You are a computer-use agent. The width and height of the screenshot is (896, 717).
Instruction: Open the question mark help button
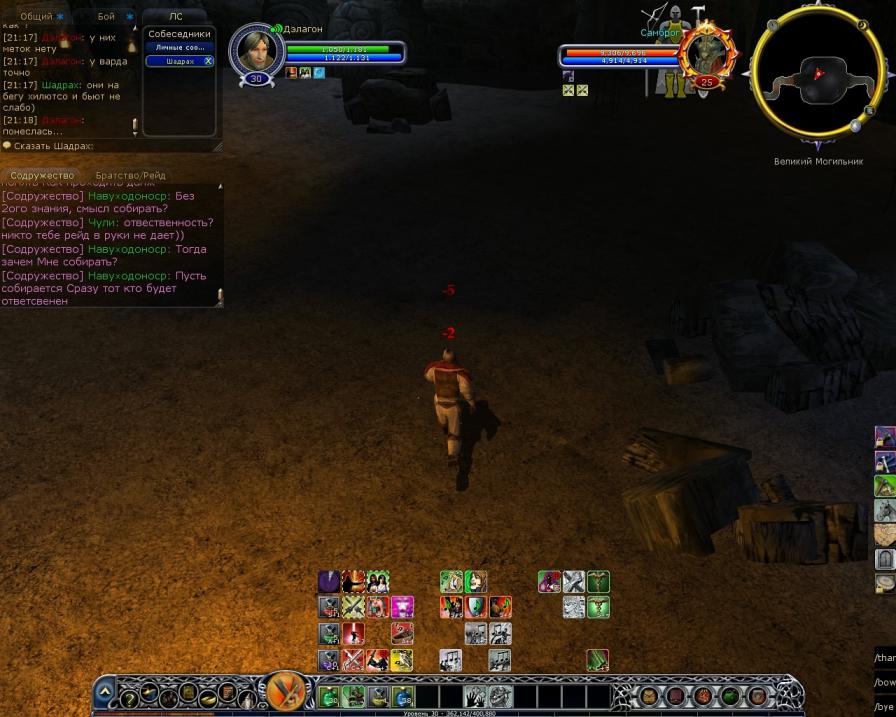129,697
